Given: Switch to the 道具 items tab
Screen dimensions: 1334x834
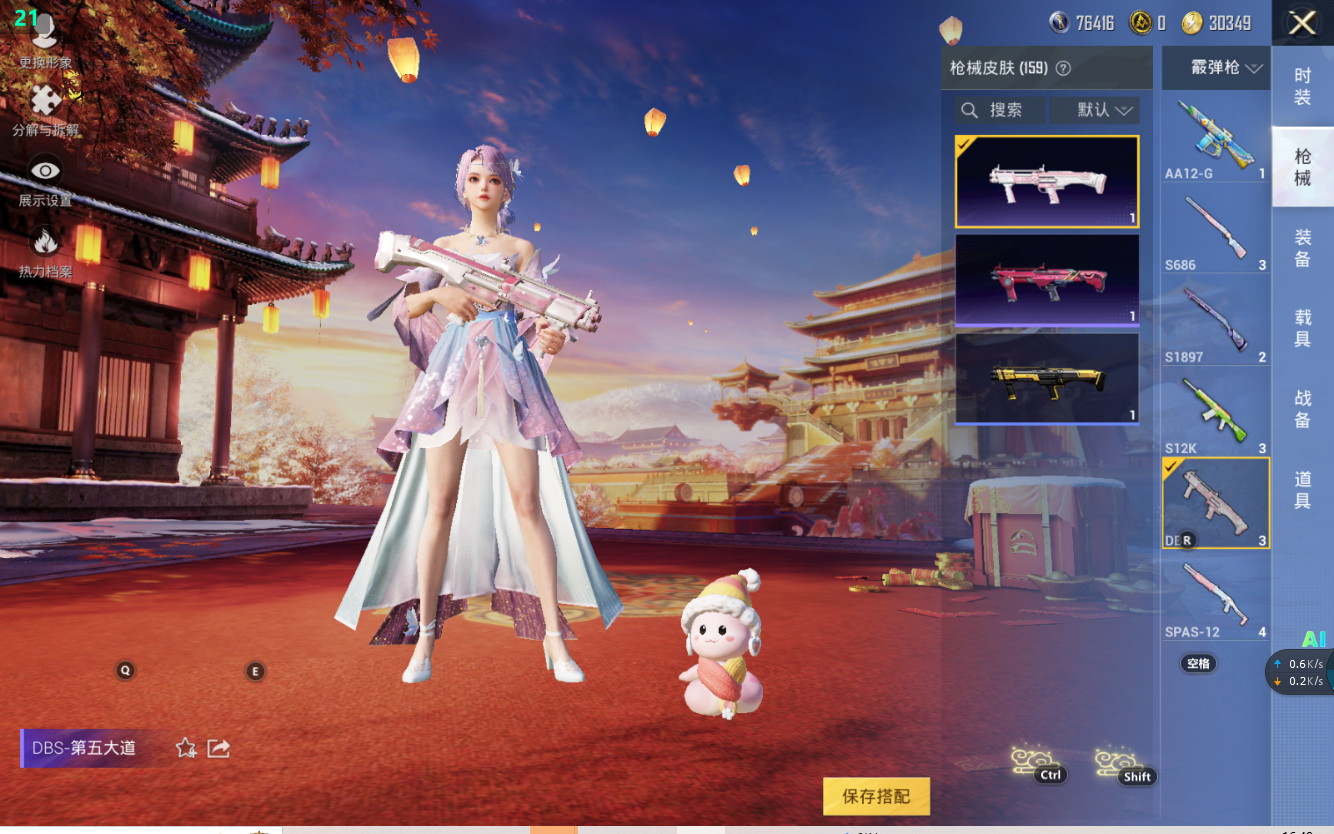Looking at the screenshot, I should coord(1302,491).
